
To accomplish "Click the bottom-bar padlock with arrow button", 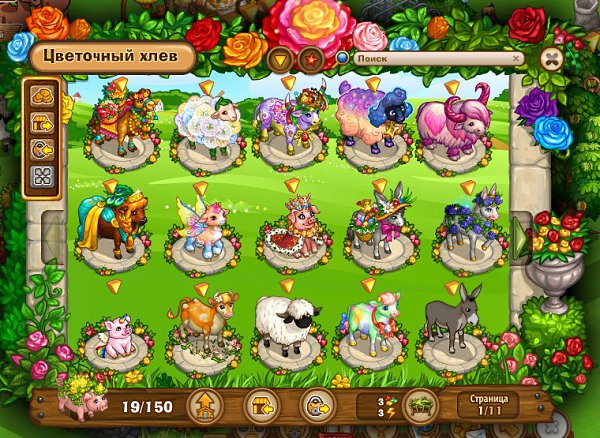I will (x=316, y=406).
